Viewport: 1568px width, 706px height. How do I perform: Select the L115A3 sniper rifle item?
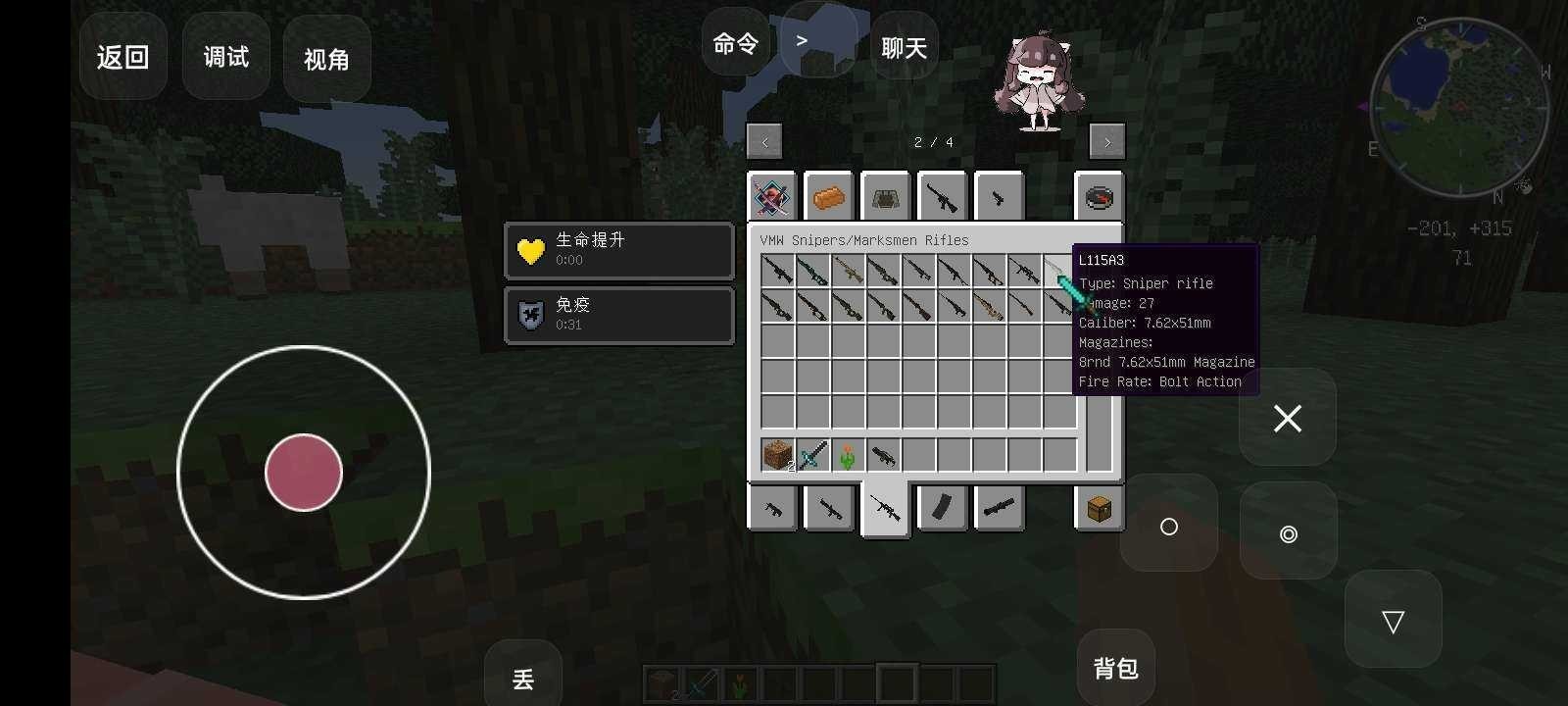1060,272
